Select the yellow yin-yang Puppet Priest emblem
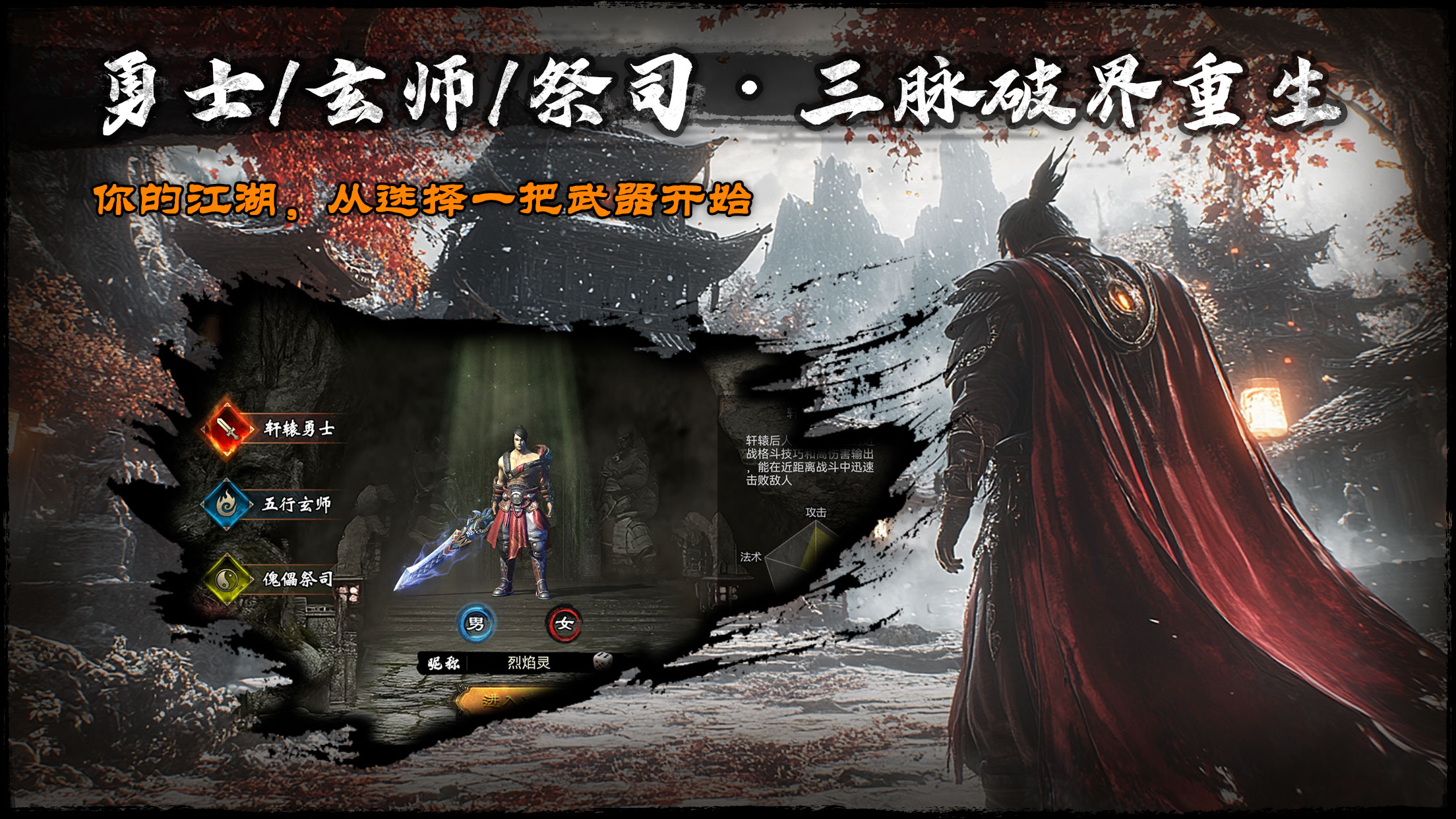 pyautogui.click(x=226, y=579)
